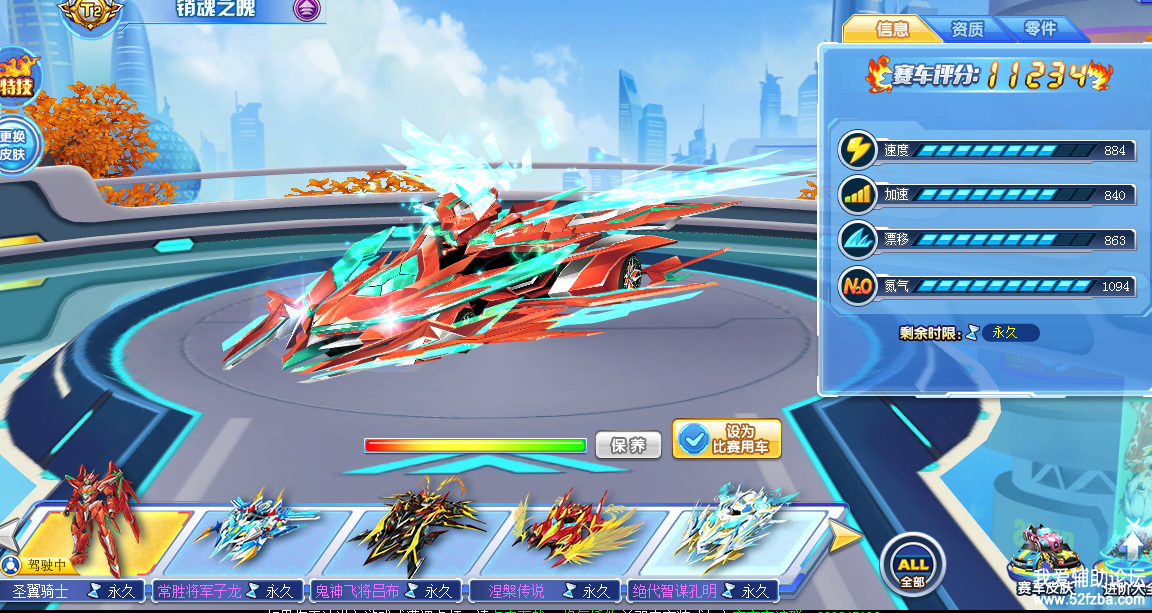The image size is (1152, 613).
Task: Click the 更换皮肤 change skin button
Action: 14,146
